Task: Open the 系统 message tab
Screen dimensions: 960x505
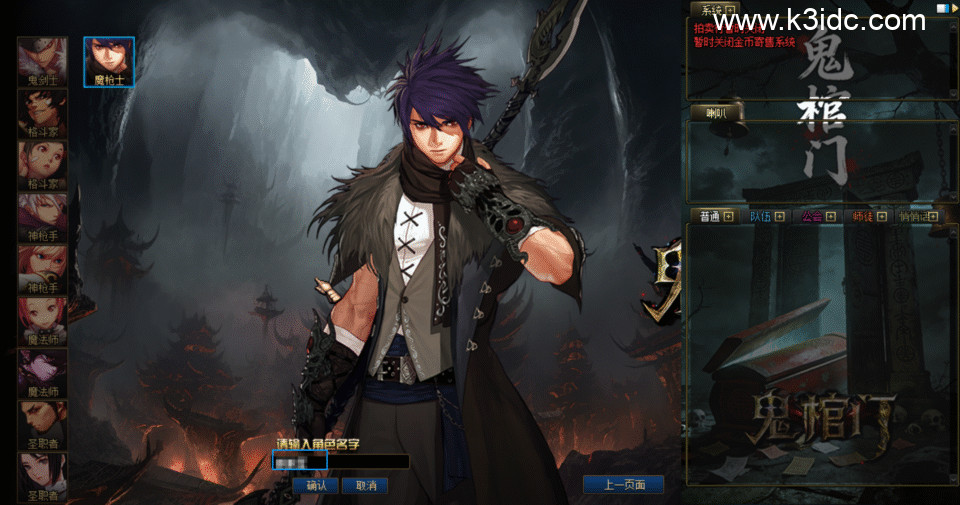Action: tap(714, 10)
